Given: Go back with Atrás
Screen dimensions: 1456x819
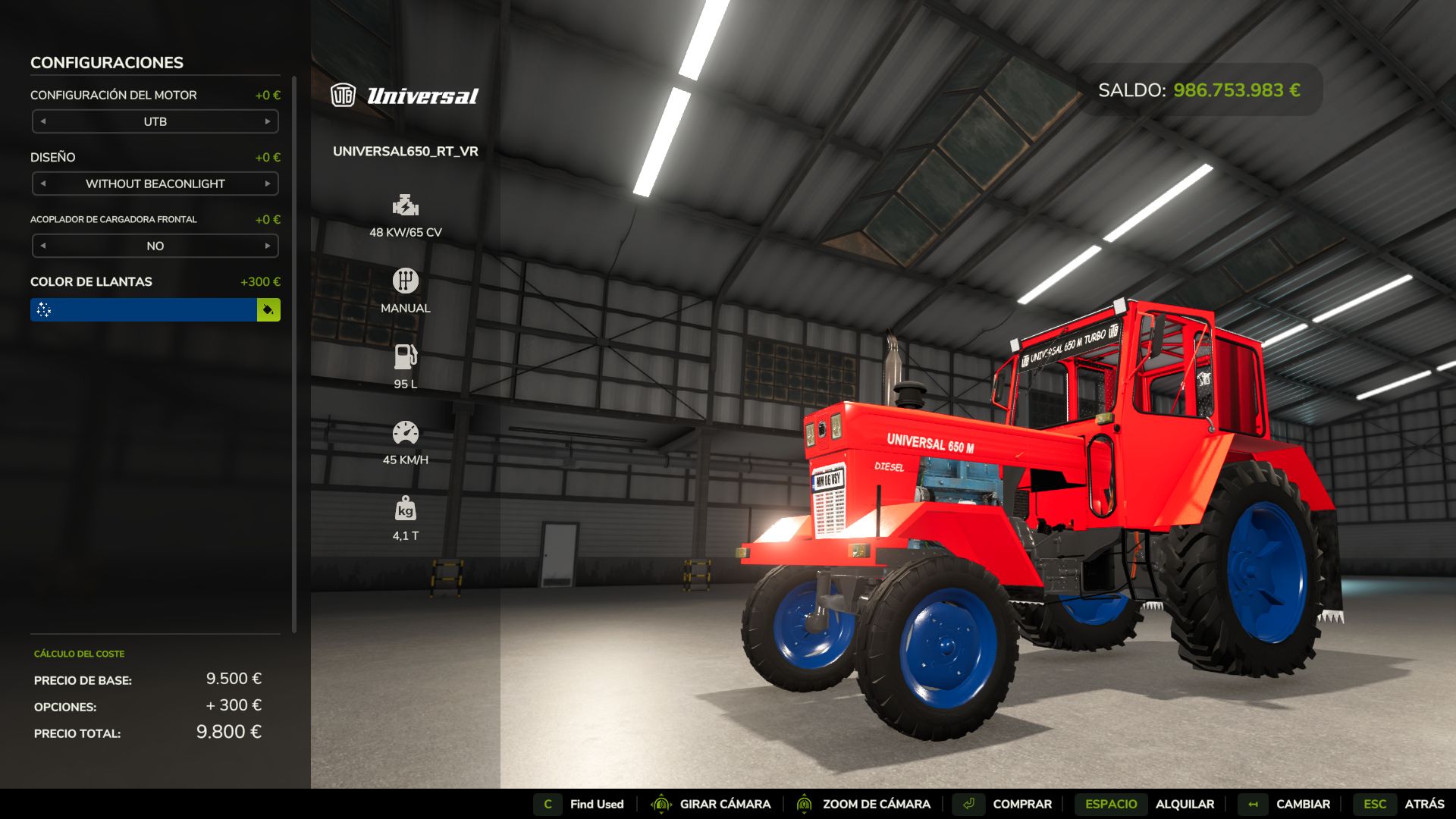Looking at the screenshot, I should pyautogui.click(x=1423, y=804).
